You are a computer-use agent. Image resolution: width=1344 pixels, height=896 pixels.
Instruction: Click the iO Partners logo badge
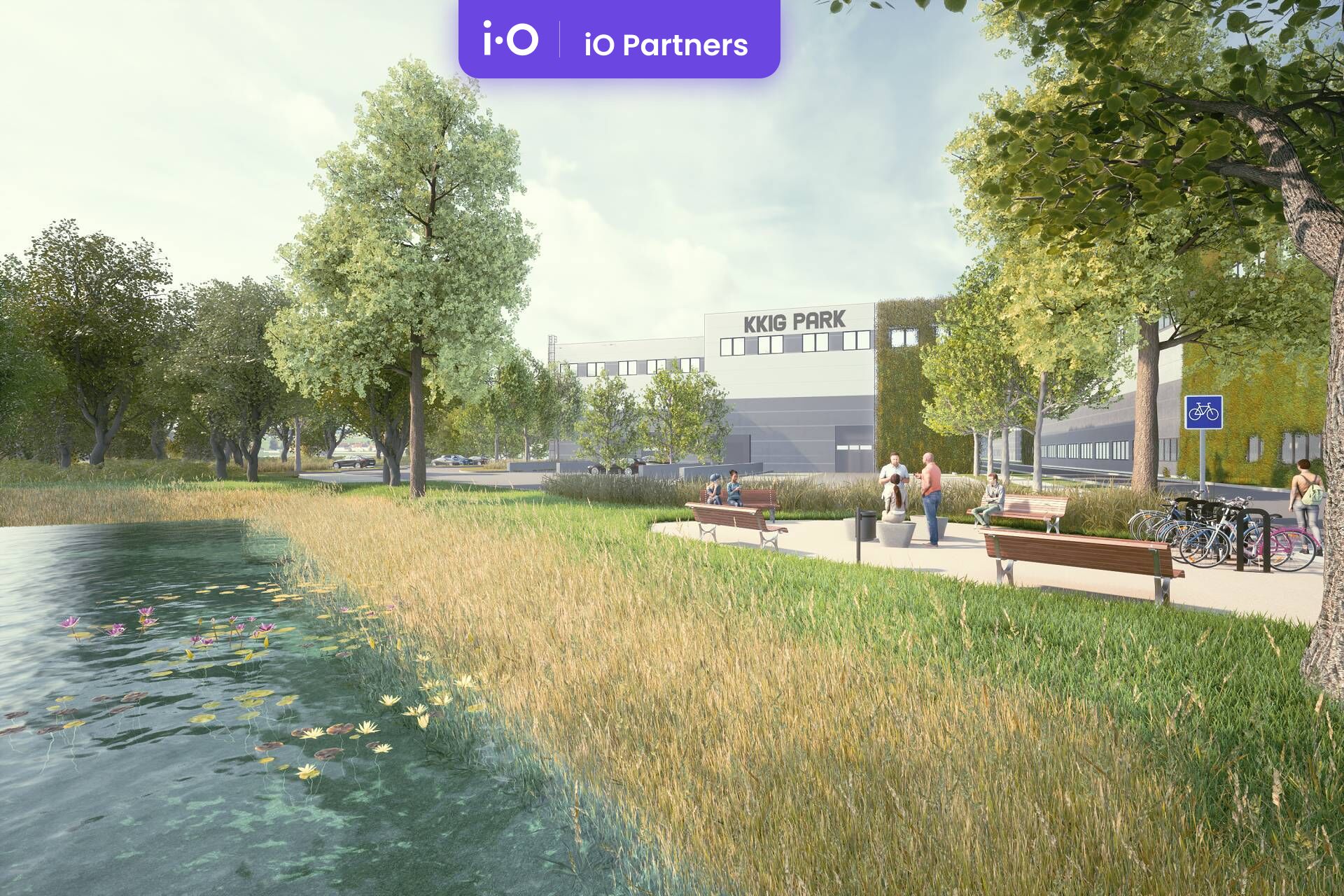(619, 39)
